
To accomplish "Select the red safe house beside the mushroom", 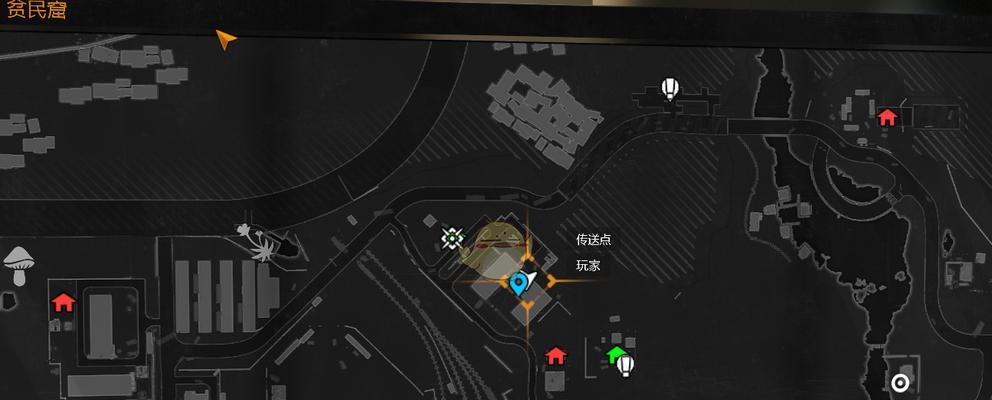I will [64, 301].
